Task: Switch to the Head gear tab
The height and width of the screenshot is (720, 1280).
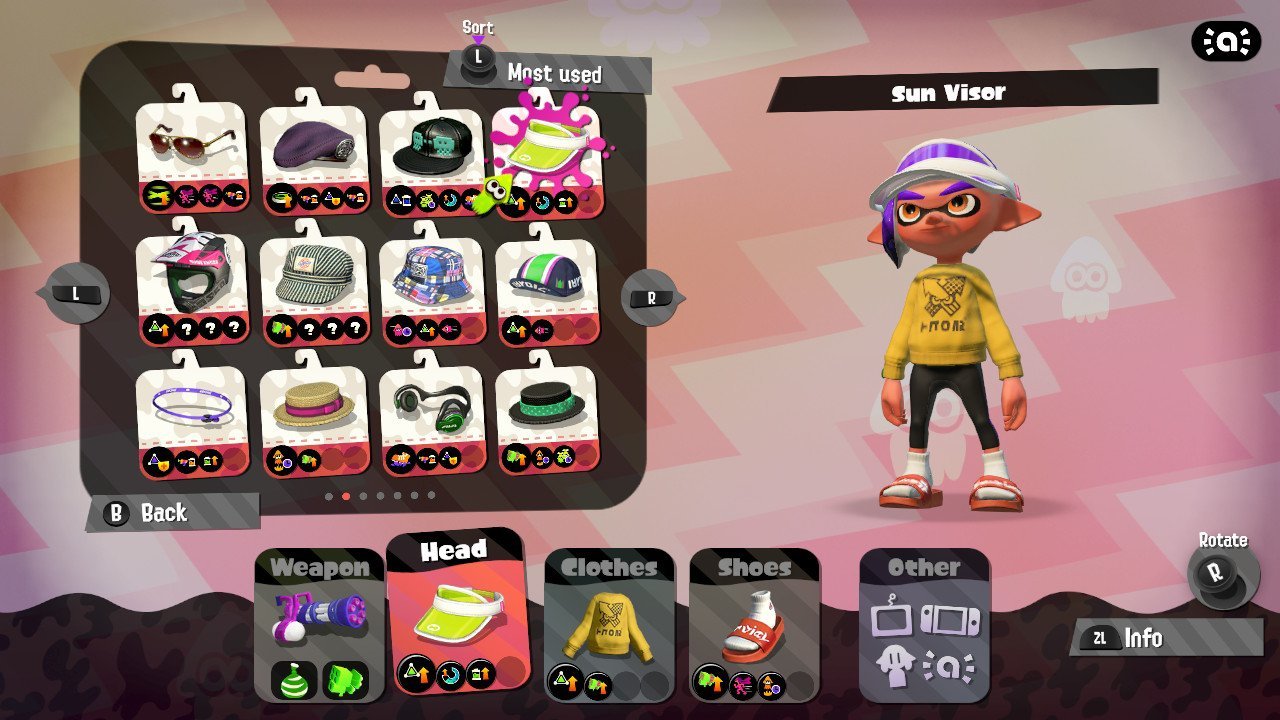Action: (x=456, y=612)
